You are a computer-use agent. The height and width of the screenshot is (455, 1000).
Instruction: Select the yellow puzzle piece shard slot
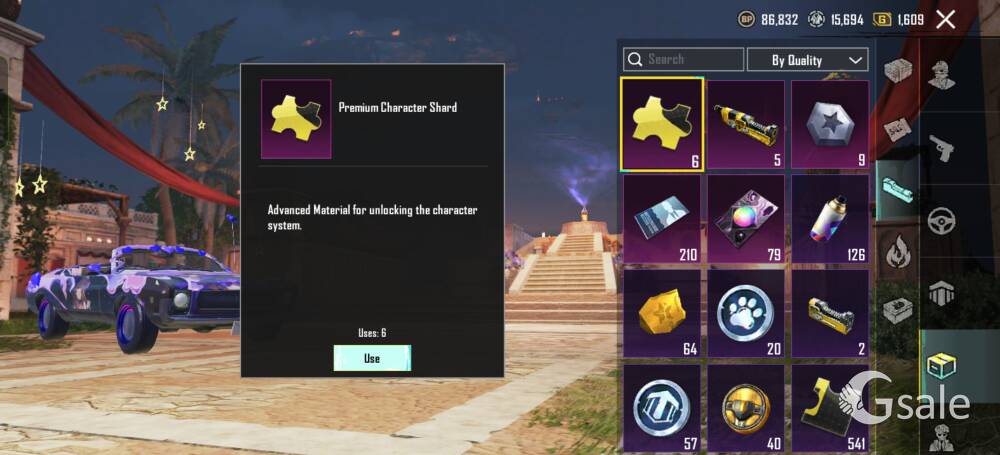(x=662, y=124)
